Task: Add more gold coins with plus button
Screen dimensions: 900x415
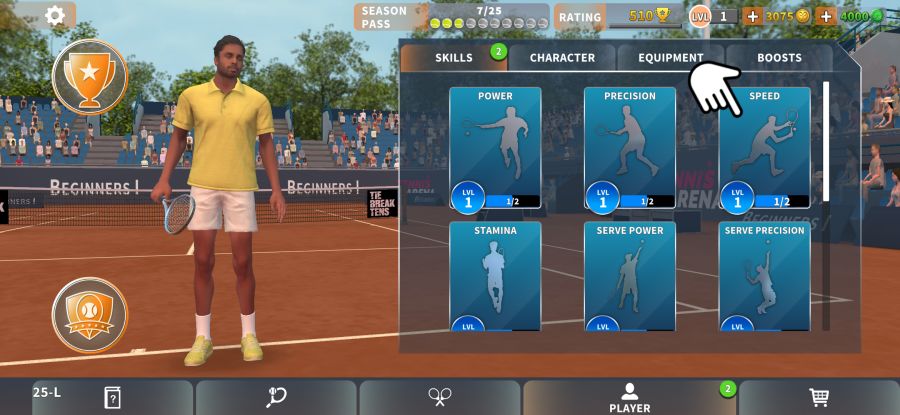Action: click(753, 16)
